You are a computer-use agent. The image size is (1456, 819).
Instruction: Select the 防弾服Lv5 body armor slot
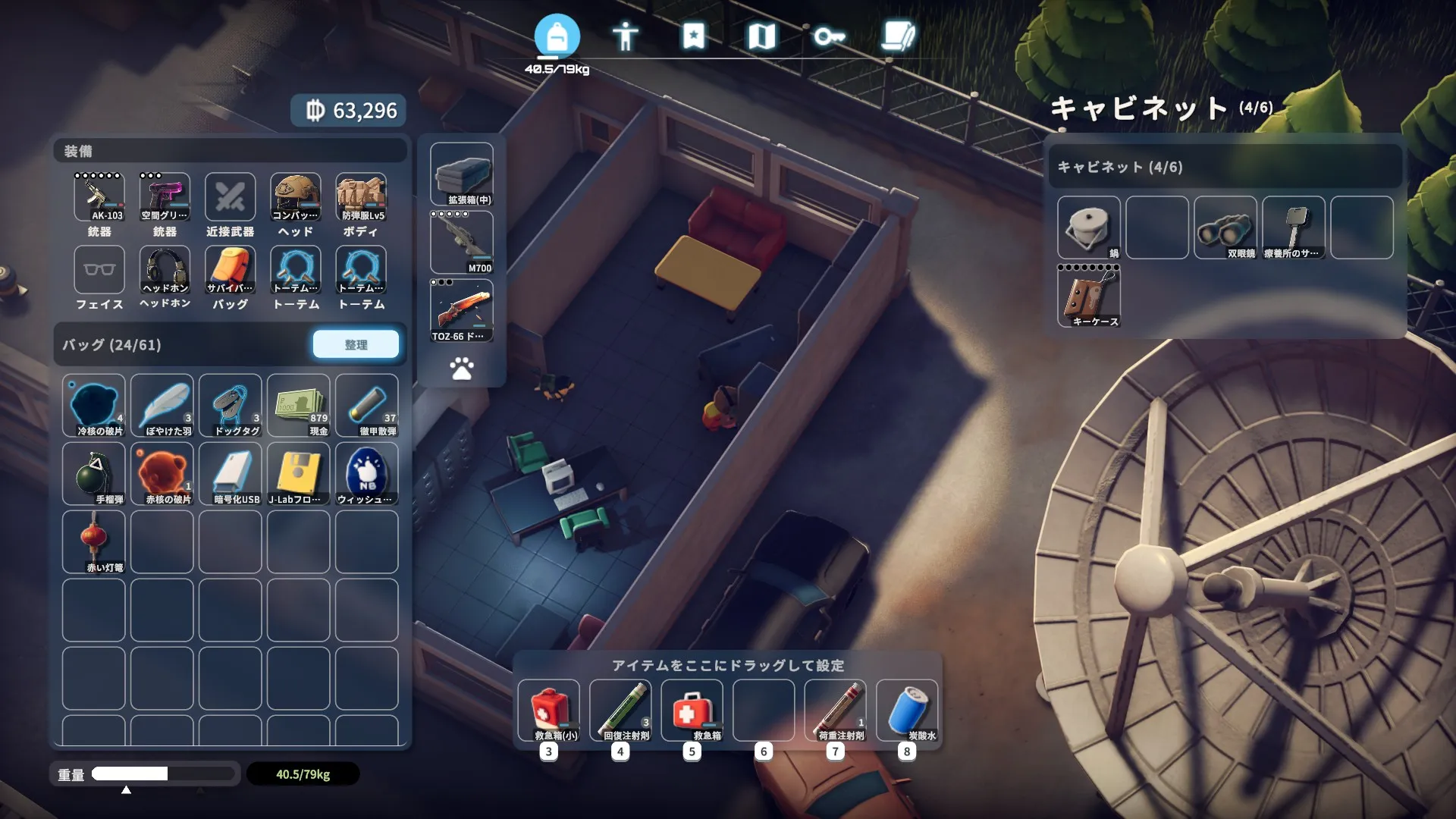tap(361, 197)
